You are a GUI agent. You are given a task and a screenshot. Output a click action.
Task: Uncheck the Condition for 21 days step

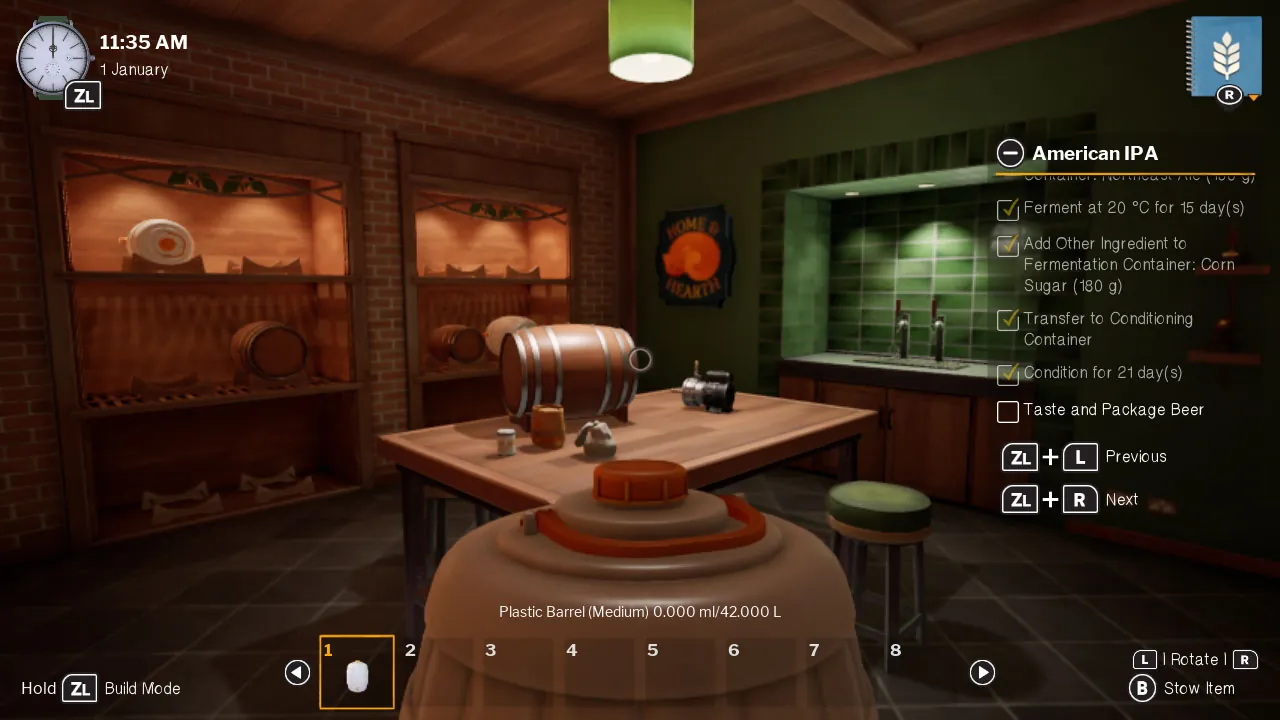coord(1008,374)
